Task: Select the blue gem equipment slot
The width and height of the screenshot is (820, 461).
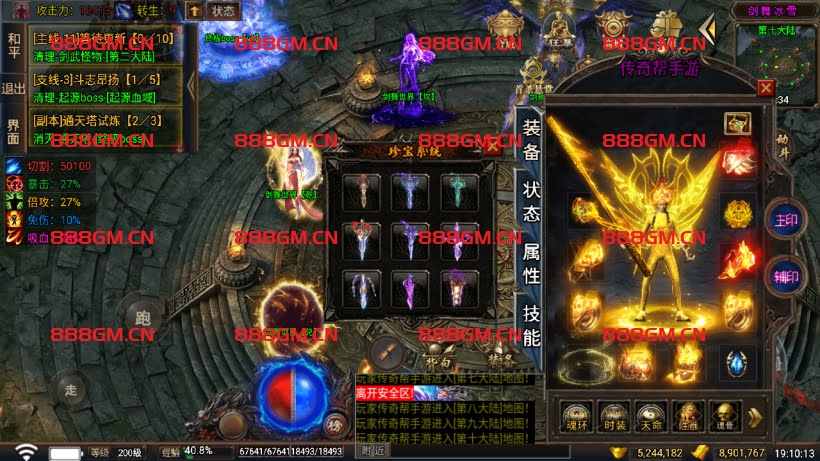Action: tap(739, 362)
